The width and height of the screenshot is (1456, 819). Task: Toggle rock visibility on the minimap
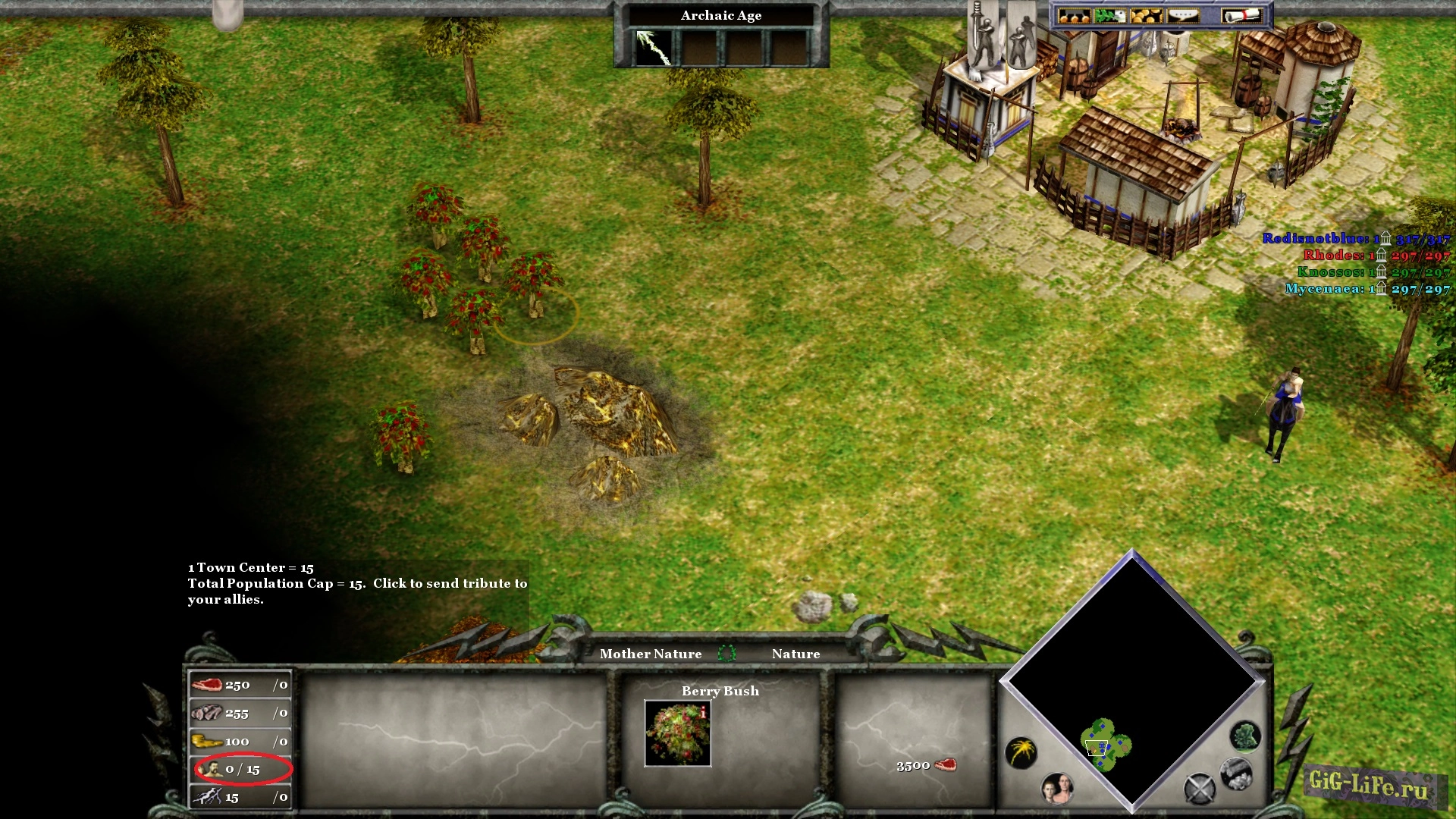[1235, 776]
